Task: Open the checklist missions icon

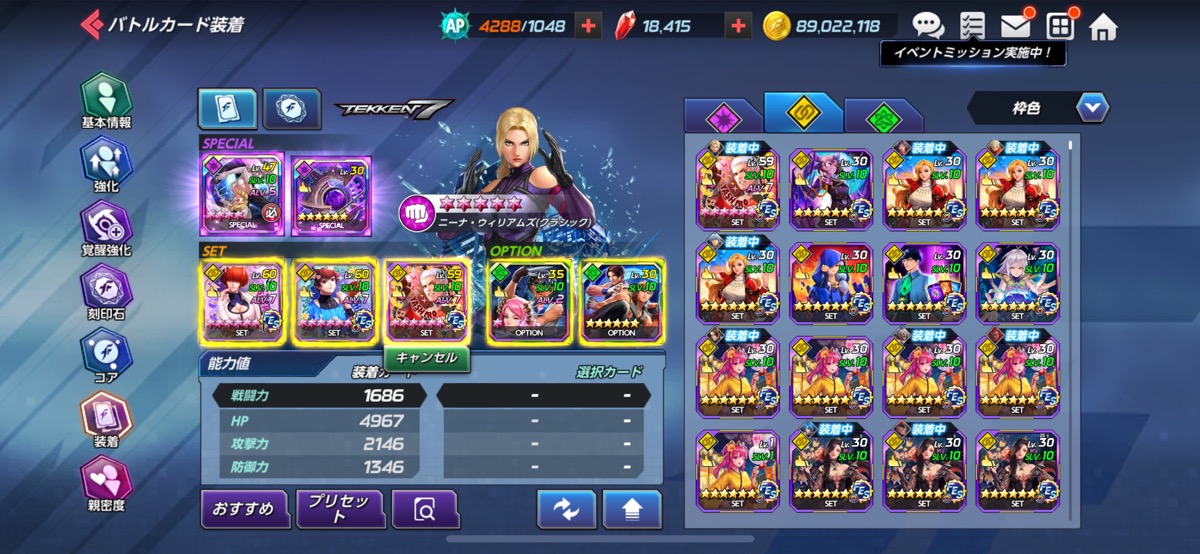Action: click(x=972, y=25)
